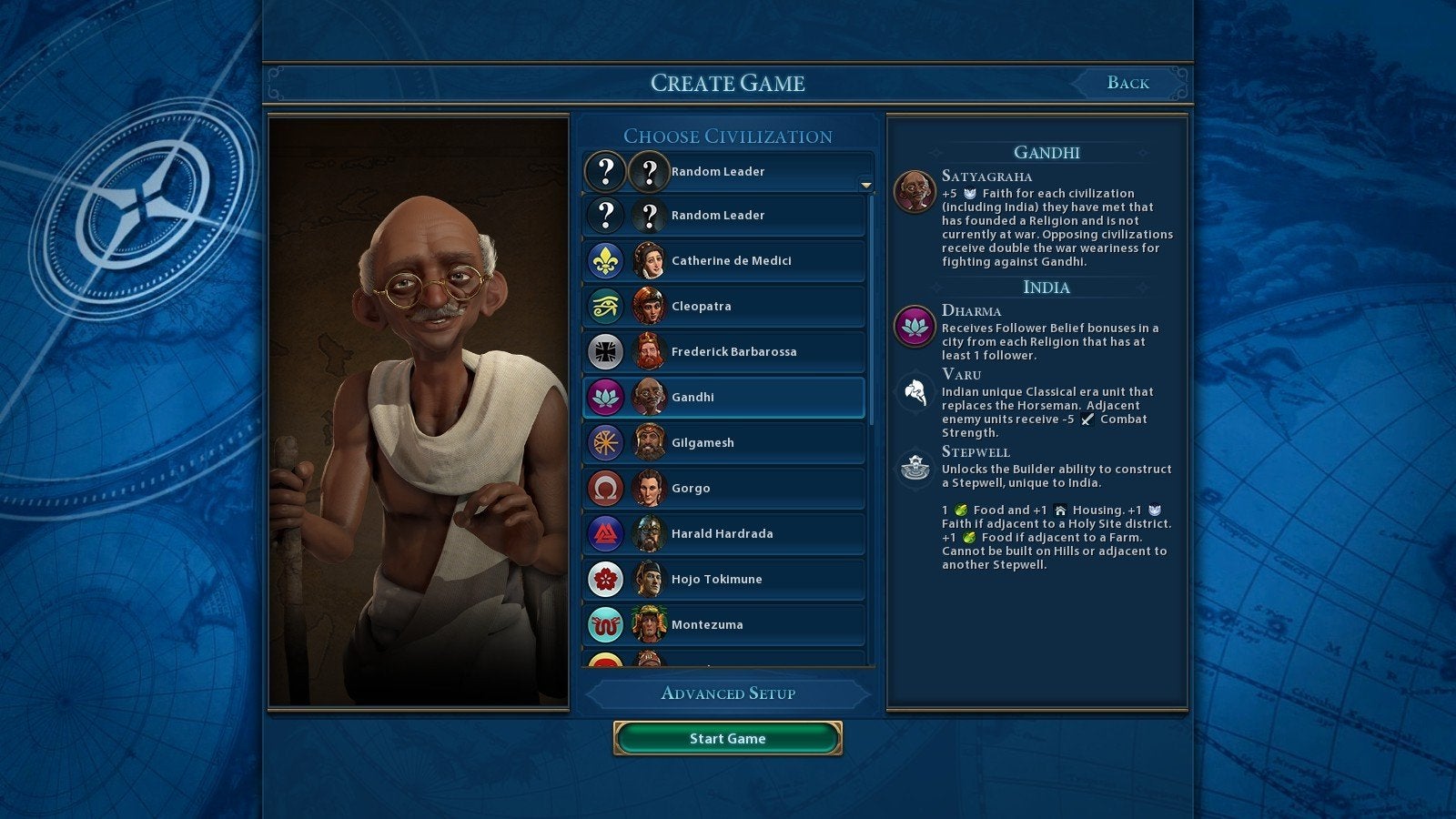This screenshot has height=819, width=1456.
Task: Start the game with the green button
Action: pyautogui.click(x=727, y=738)
